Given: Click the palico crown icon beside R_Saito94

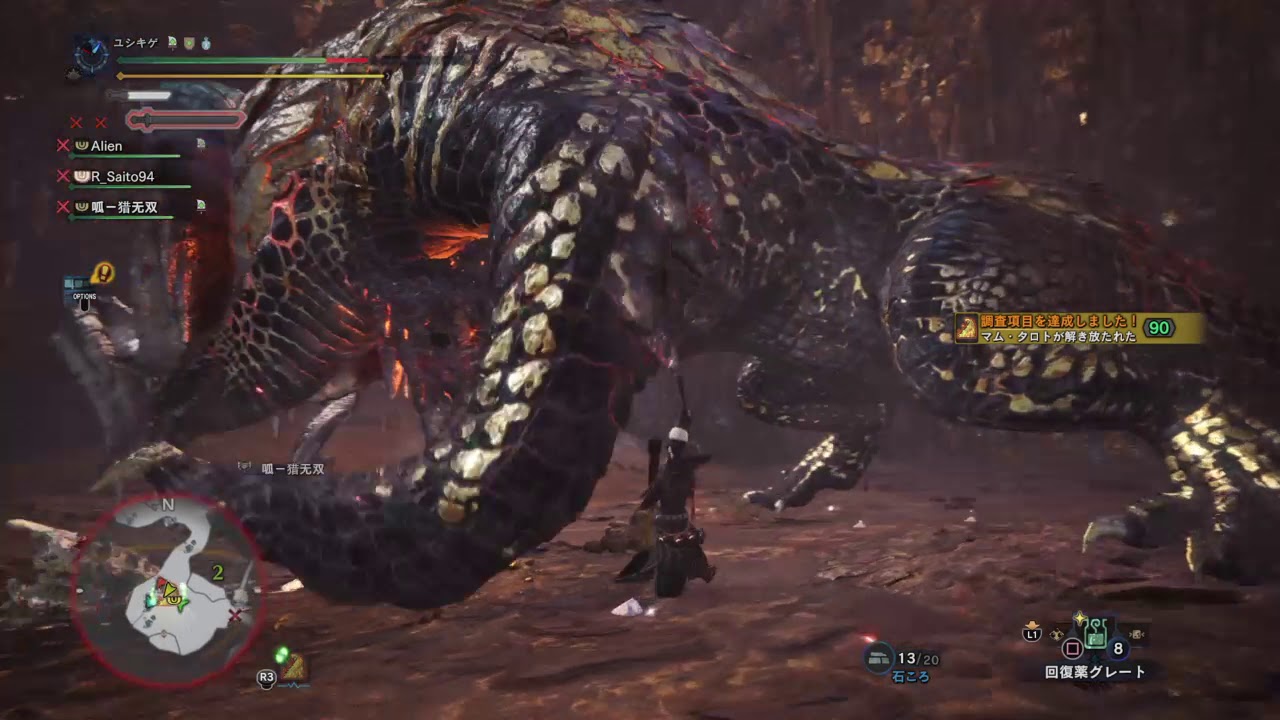Looking at the screenshot, I should 82,176.
